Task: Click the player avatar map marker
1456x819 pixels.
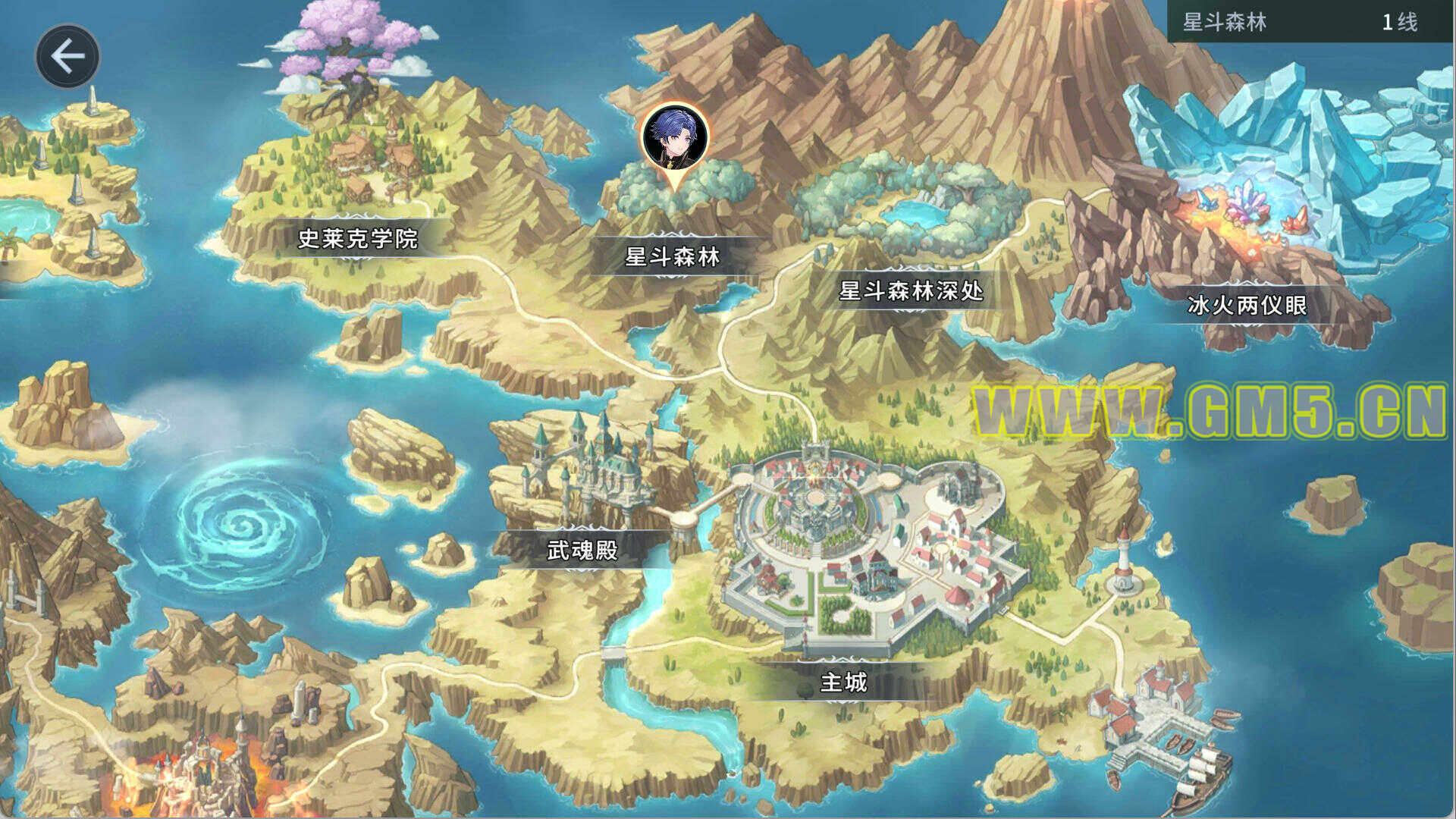Action: tap(675, 139)
